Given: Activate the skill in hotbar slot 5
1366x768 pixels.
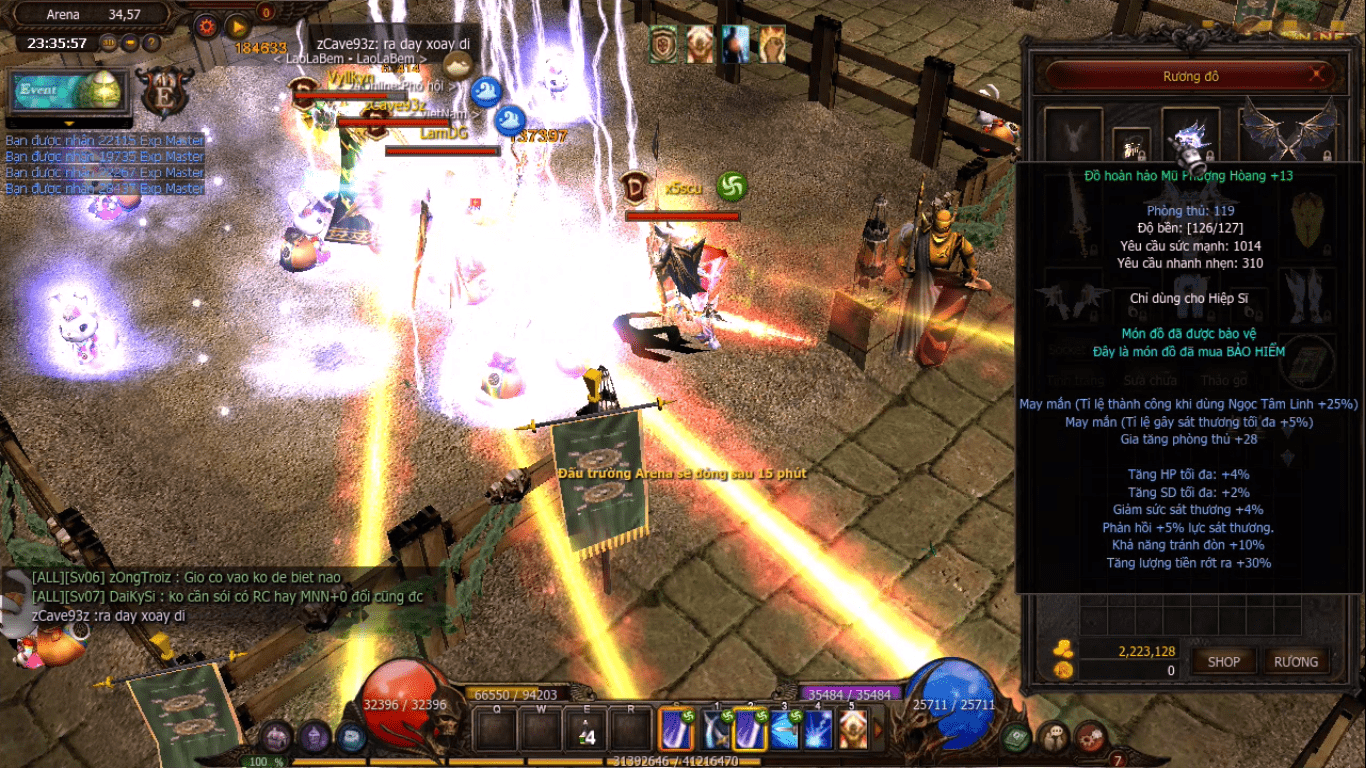Looking at the screenshot, I should (853, 731).
